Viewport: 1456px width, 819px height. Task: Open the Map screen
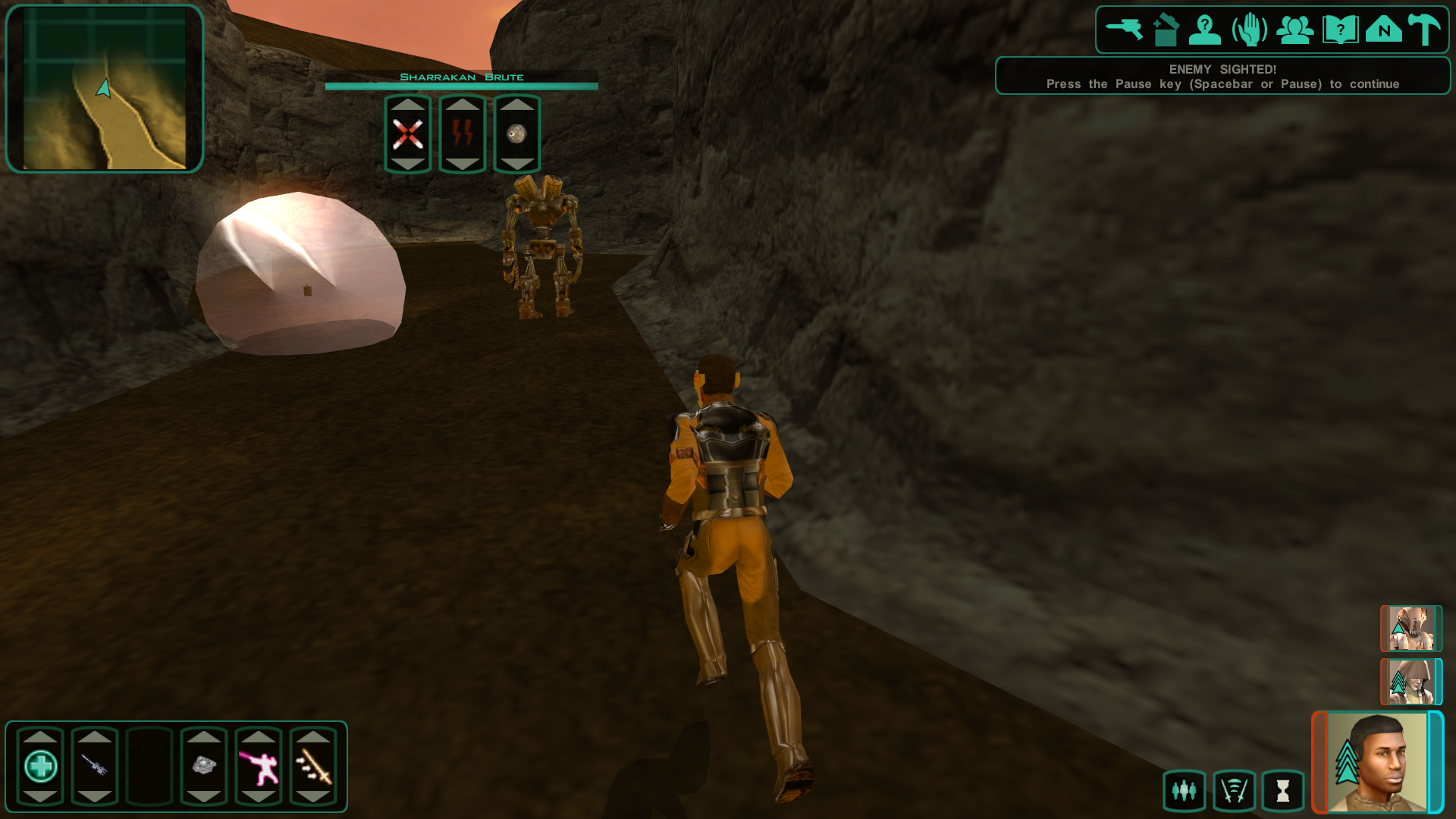tap(1383, 29)
